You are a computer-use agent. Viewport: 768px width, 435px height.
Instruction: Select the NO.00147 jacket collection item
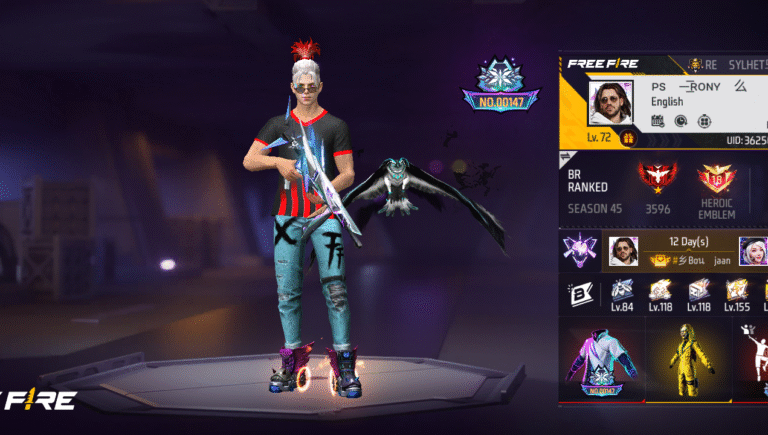(x=601, y=365)
